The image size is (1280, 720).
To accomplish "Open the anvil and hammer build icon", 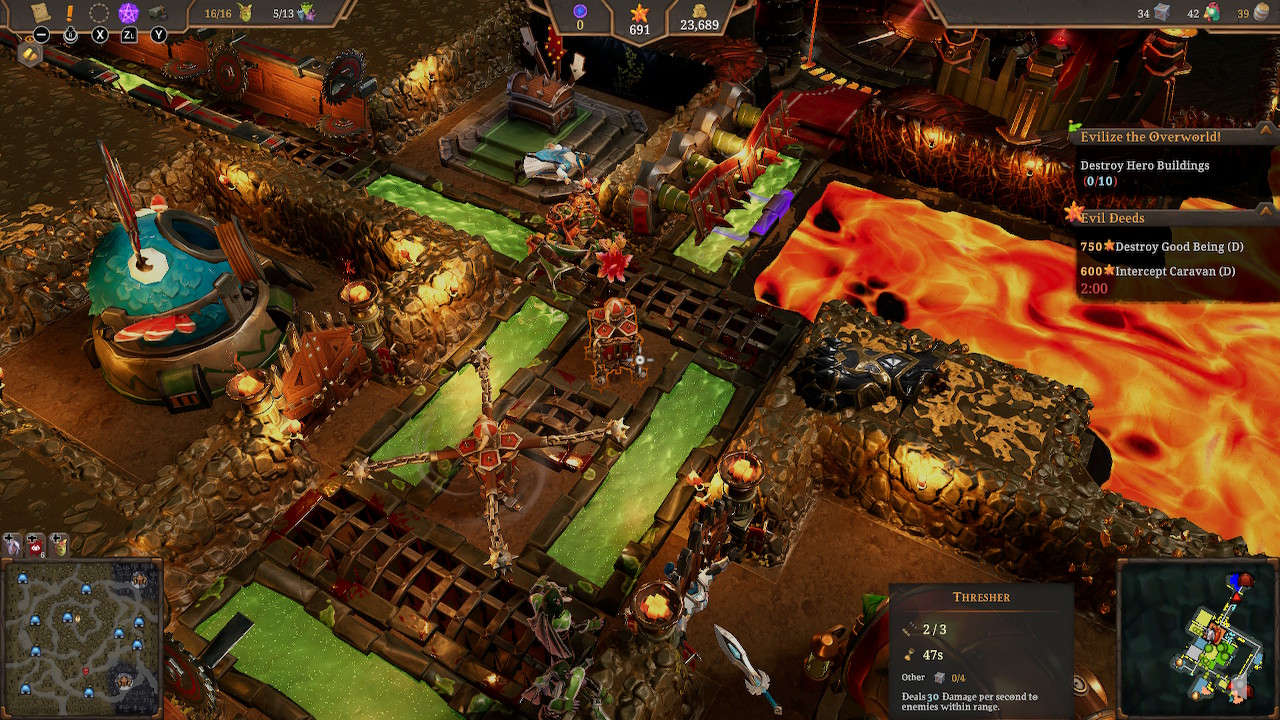I will 158,13.
